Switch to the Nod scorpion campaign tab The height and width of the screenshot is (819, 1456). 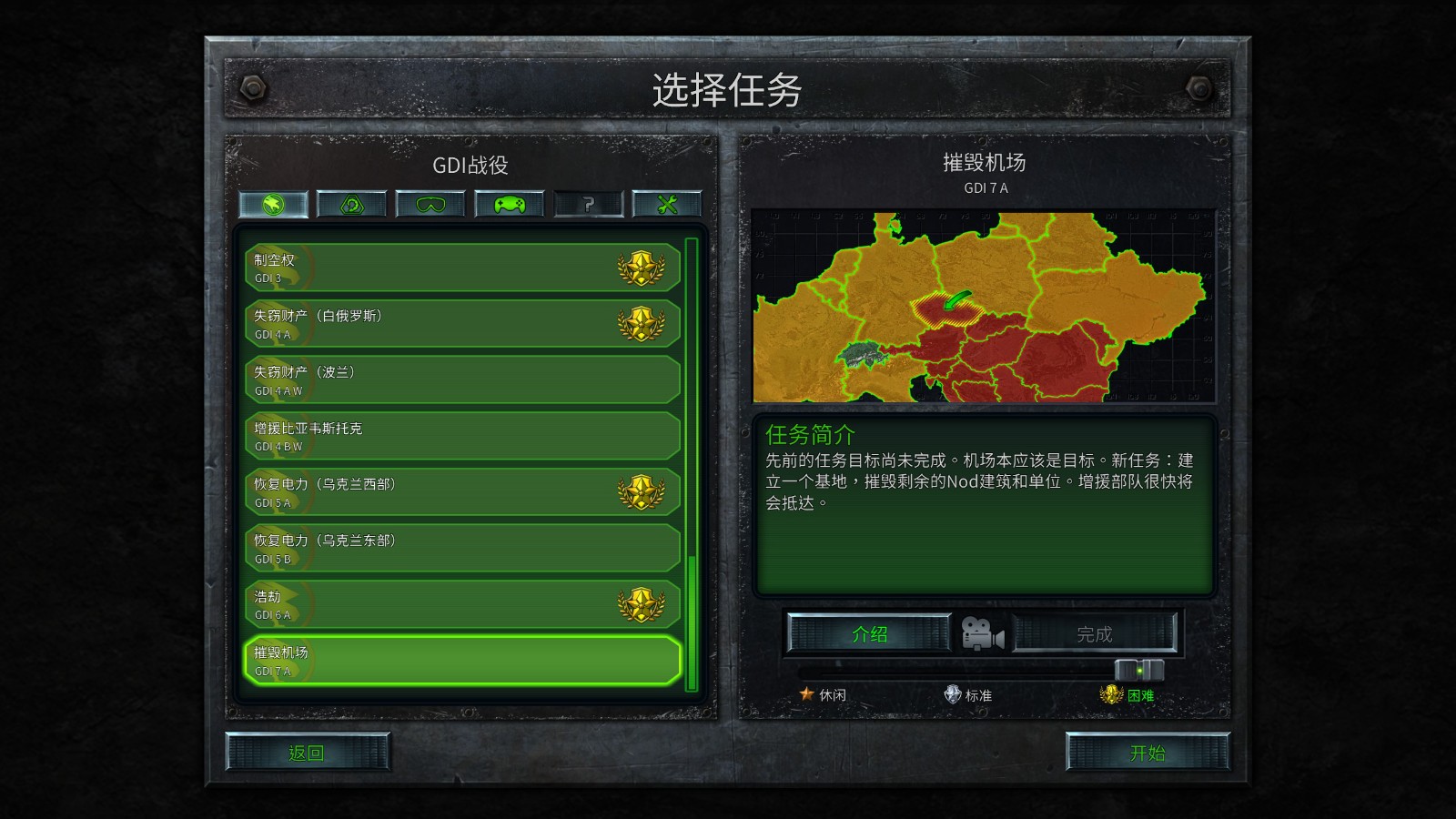350,204
